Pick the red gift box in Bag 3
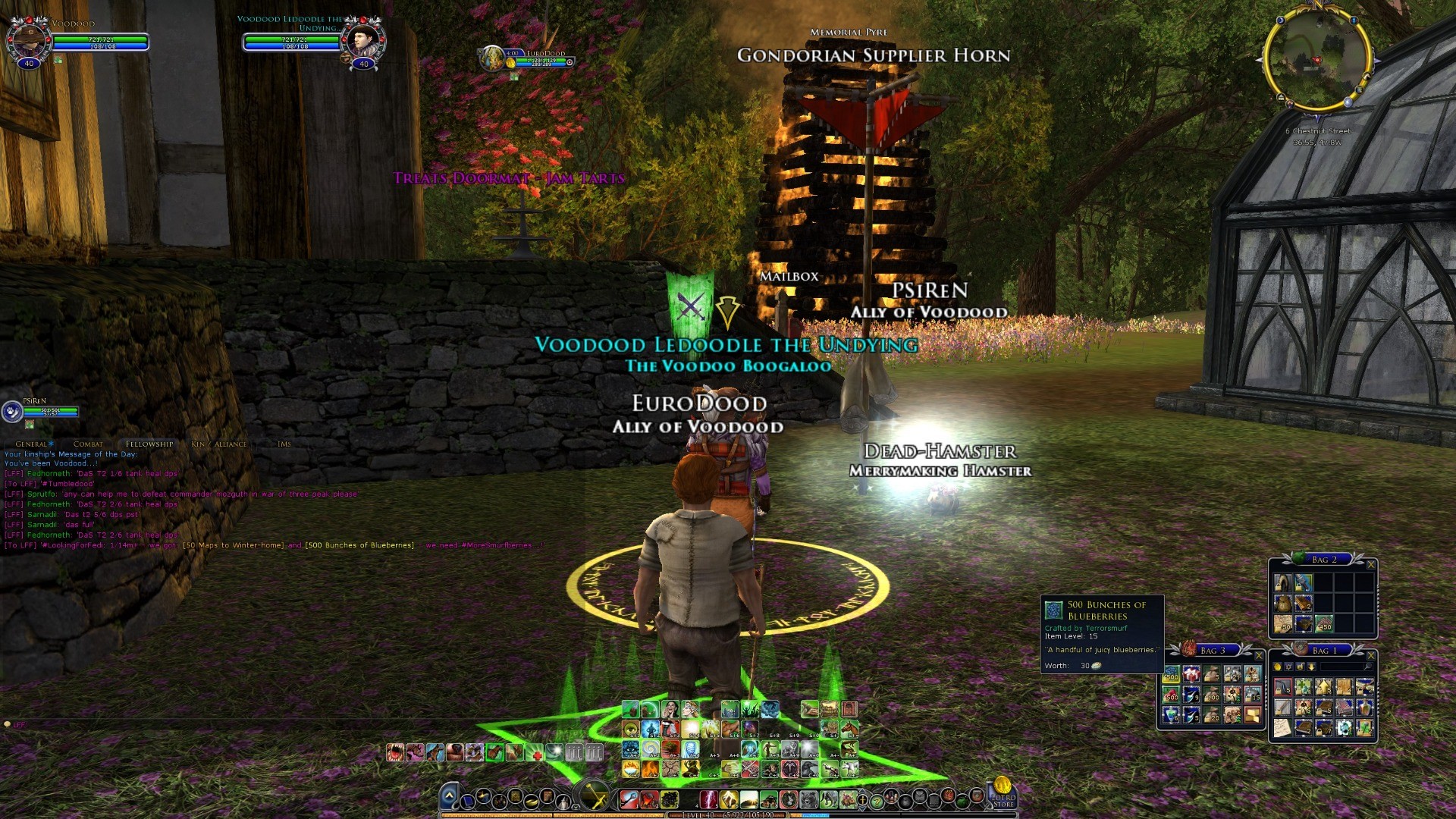Image resolution: width=1456 pixels, height=819 pixels. pyautogui.click(x=1191, y=674)
